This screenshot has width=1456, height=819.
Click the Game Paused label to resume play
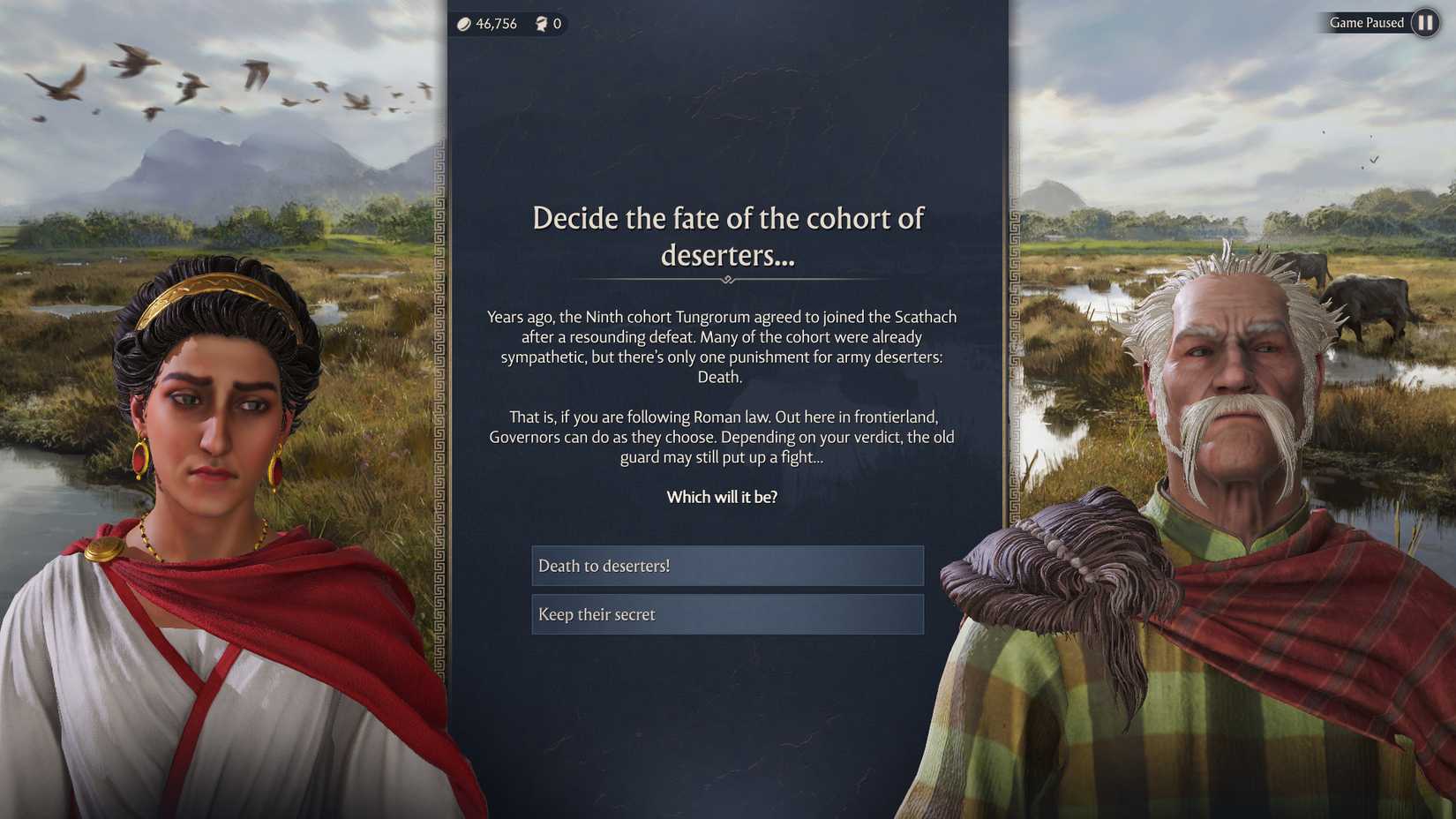1364,23
